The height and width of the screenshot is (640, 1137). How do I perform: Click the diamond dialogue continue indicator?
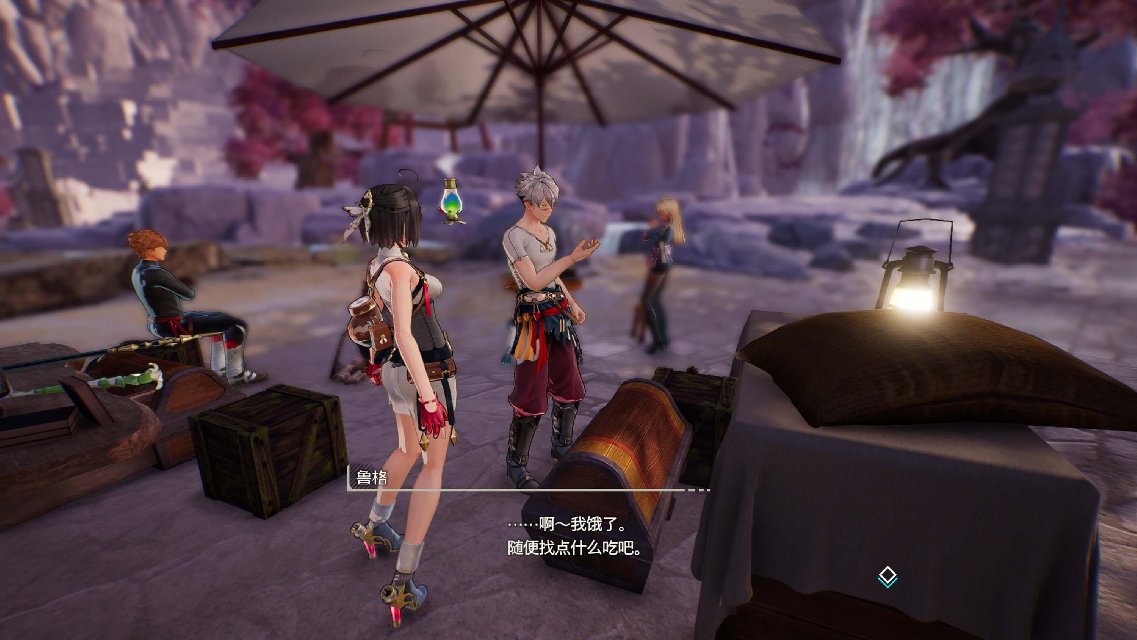[886, 576]
